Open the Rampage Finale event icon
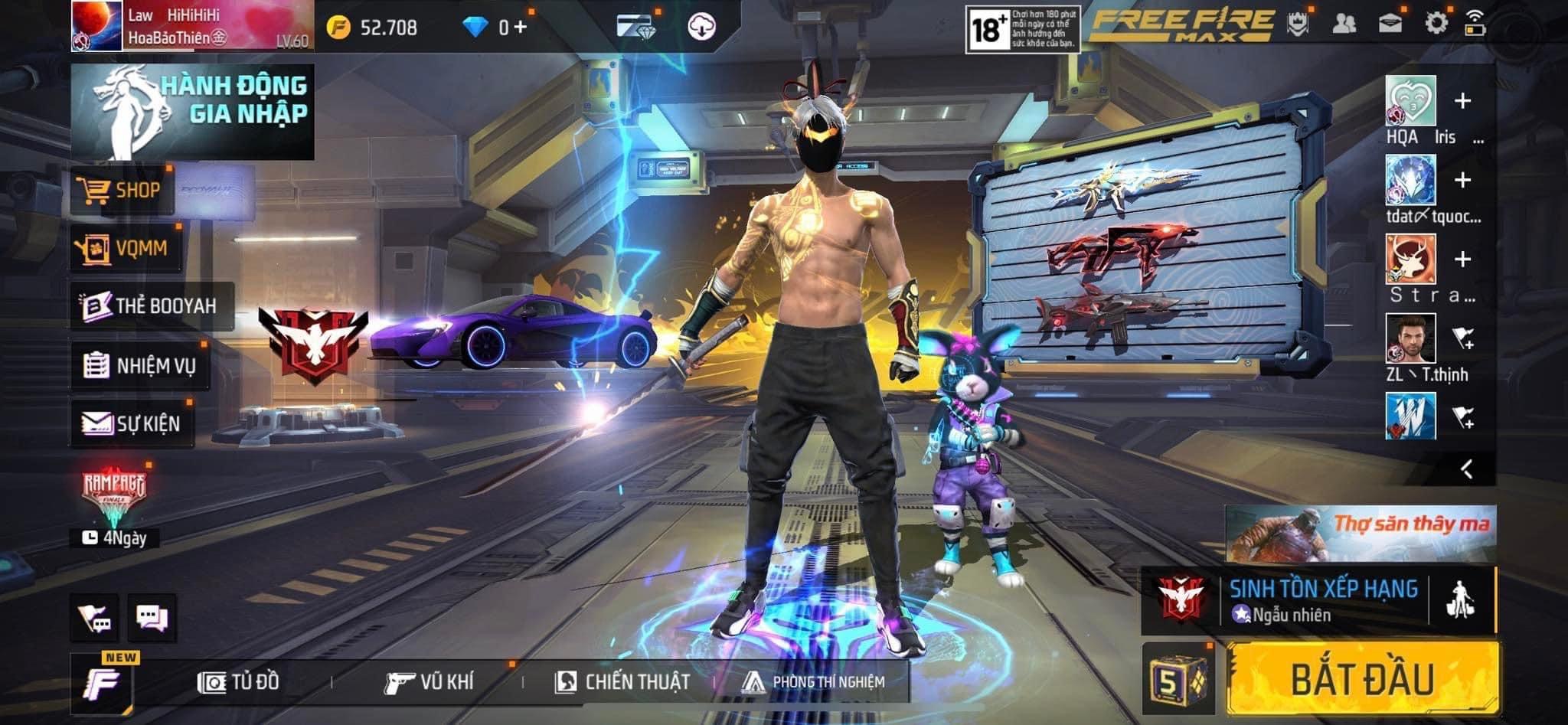The height and width of the screenshot is (725, 1568). tap(113, 495)
